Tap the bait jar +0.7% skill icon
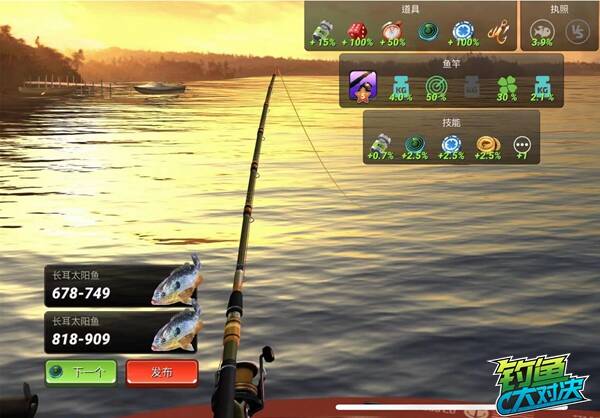 (x=380, y=147)
